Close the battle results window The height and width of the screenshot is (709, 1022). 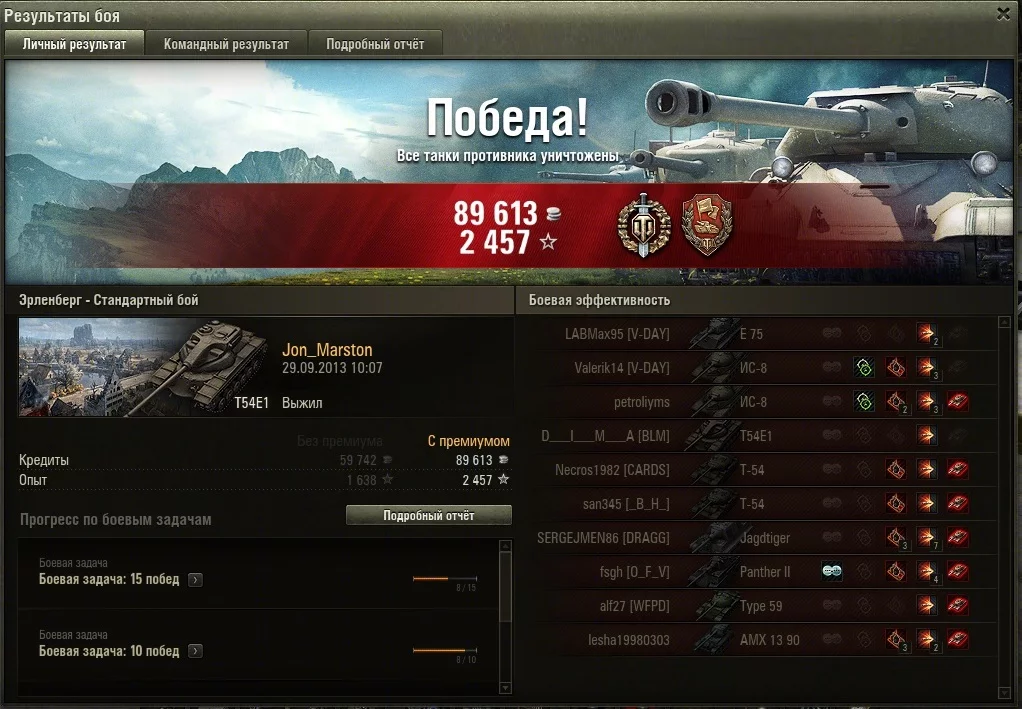coord(1003,13)
